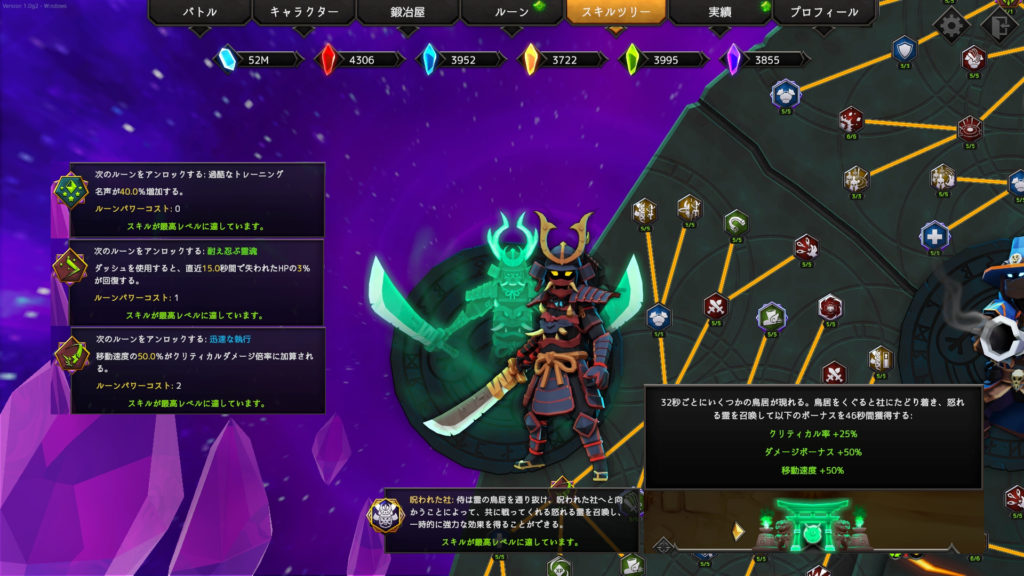Screen dimensions: 1024x576
Task: Click the highlighted スキルツリー tab
Action: [x=615, y=12]
